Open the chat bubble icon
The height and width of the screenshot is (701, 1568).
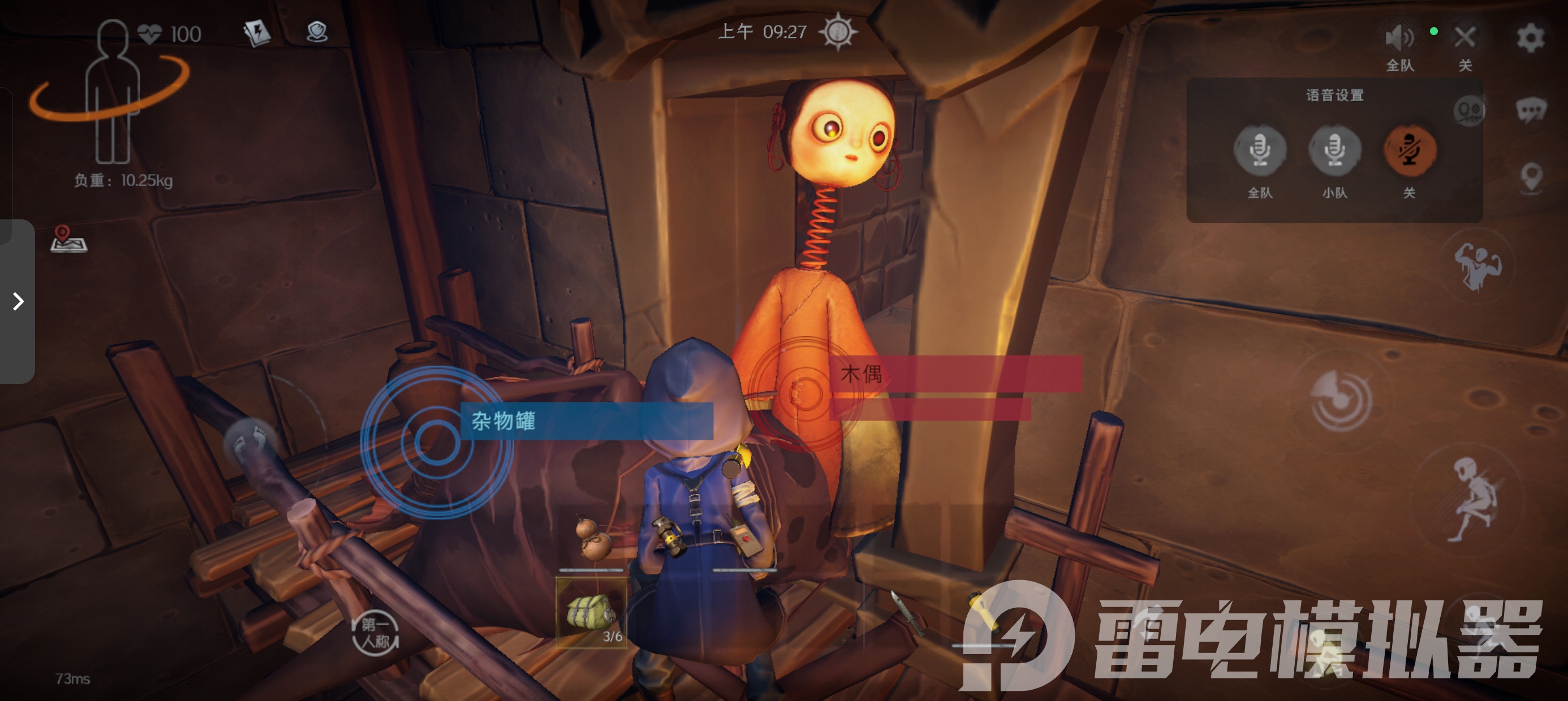pos(1530,110)
